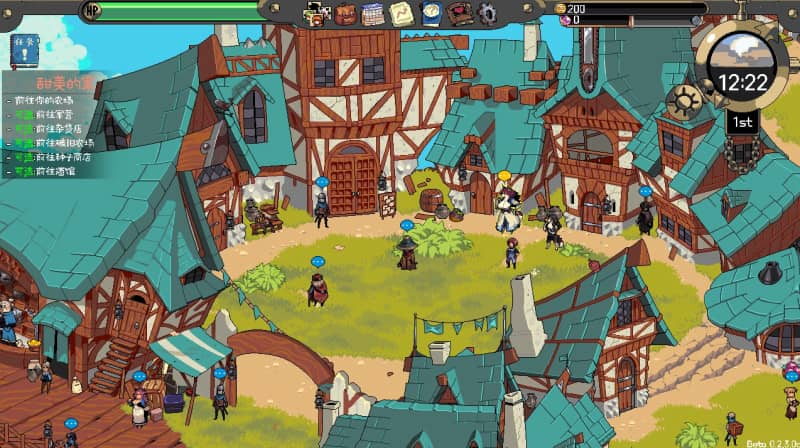Open the gear settings icon

487,13
